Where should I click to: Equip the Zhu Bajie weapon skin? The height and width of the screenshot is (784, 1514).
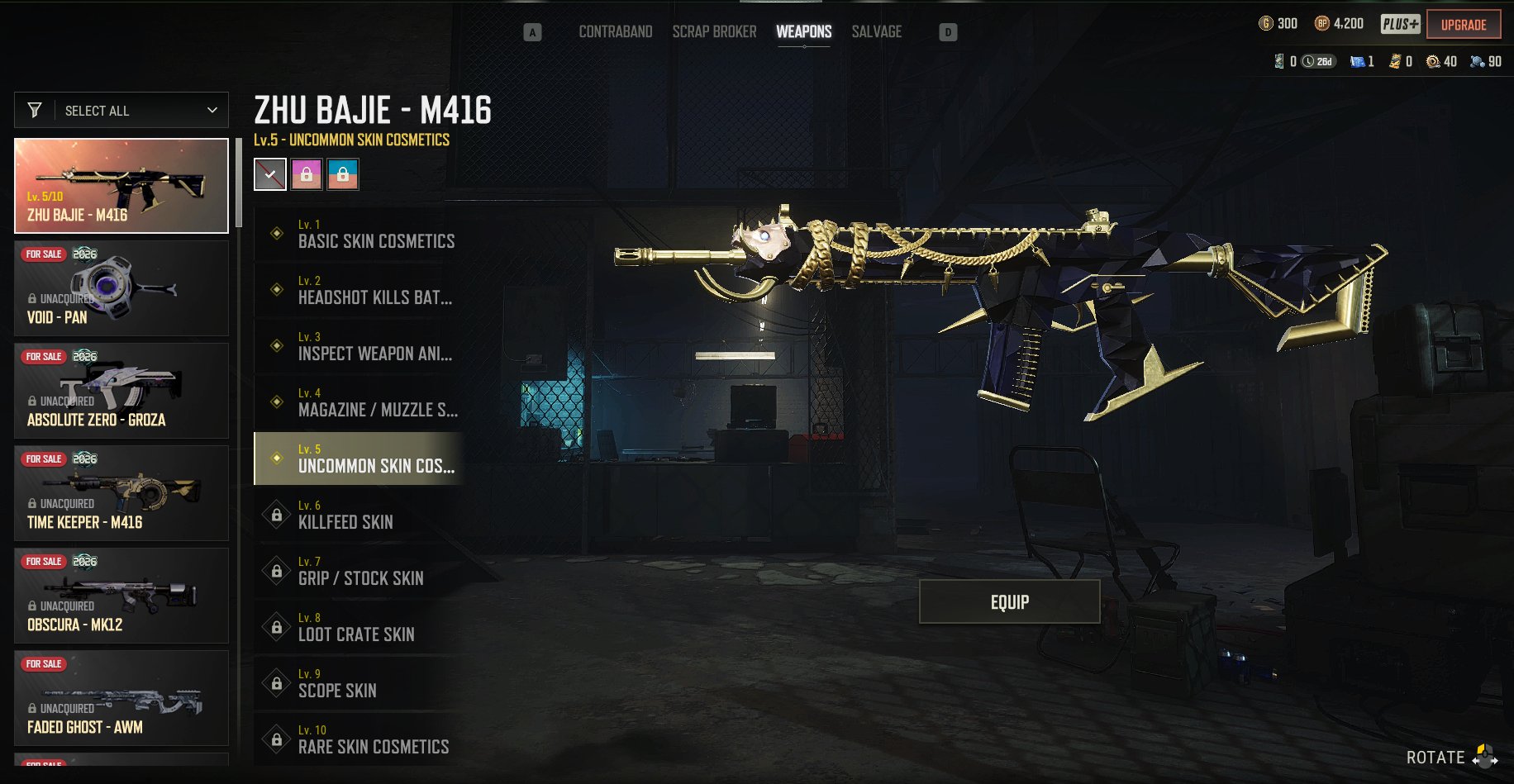(x=1009, y=601)
